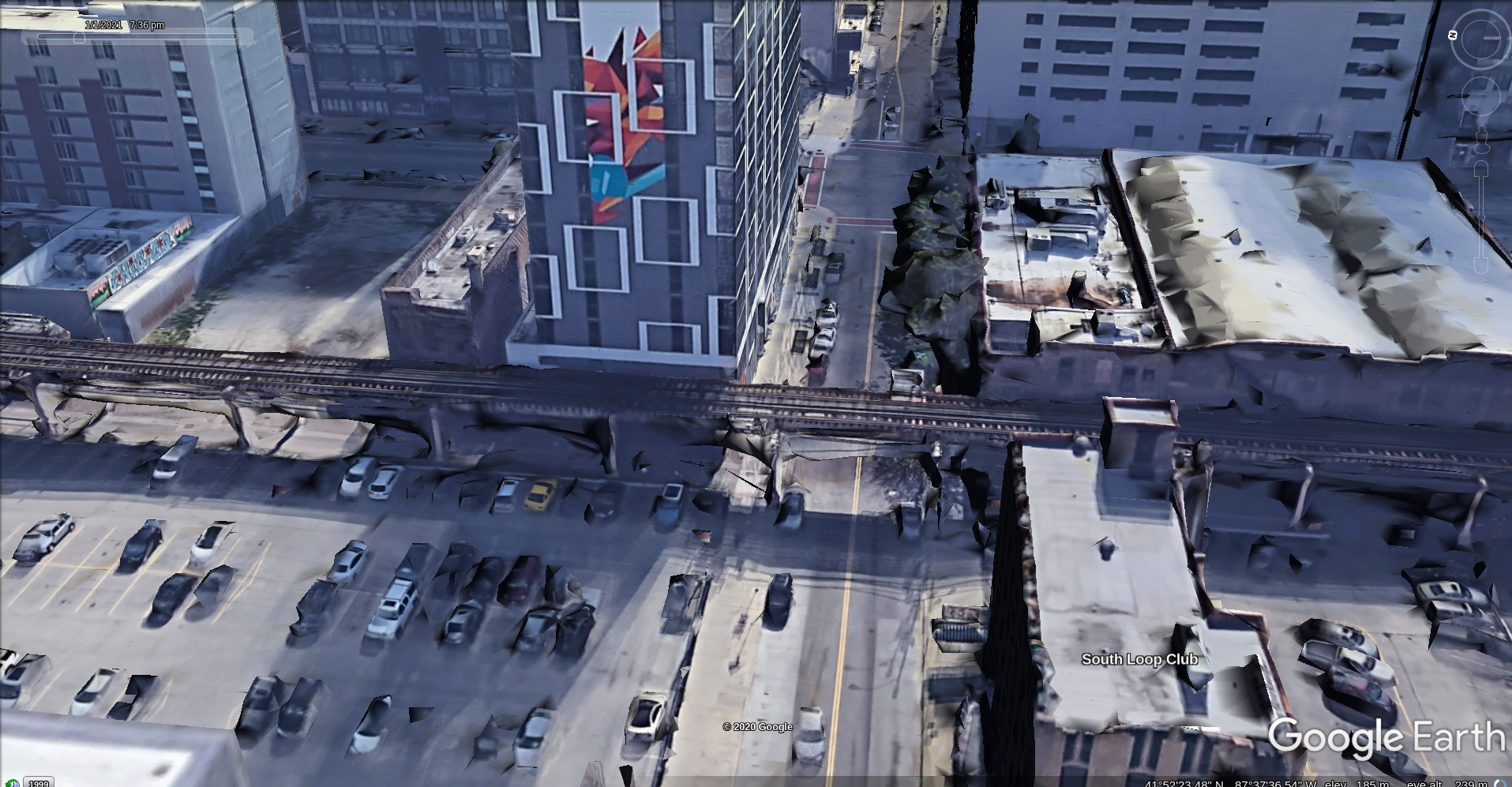Screen dimensions: 1512x787
Task: Click the time-of-day slider handle
Action: pos(79,37)
